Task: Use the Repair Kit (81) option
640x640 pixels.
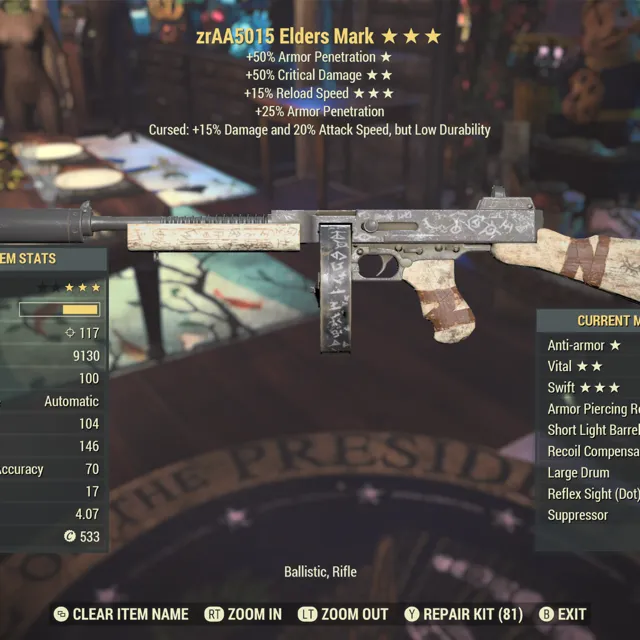Action: point(462,614)
